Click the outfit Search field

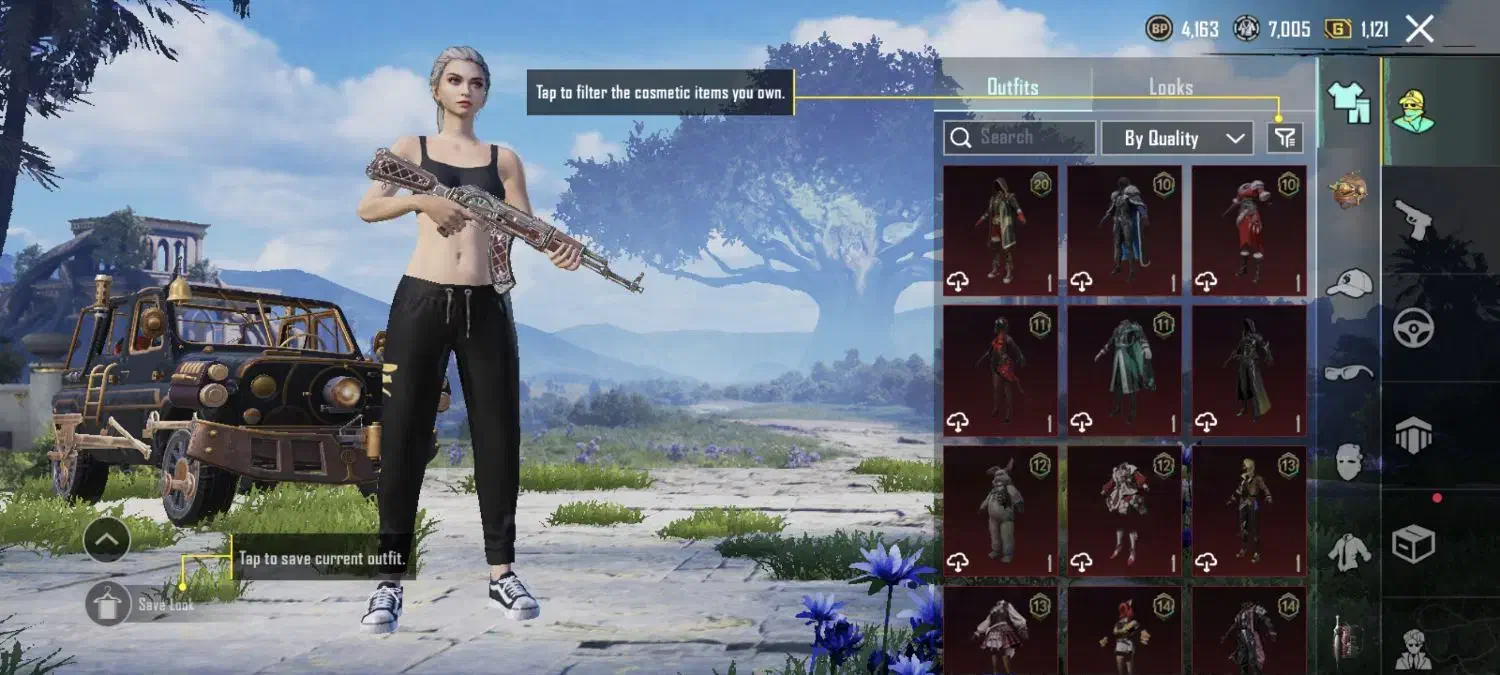click(1018, 138)
